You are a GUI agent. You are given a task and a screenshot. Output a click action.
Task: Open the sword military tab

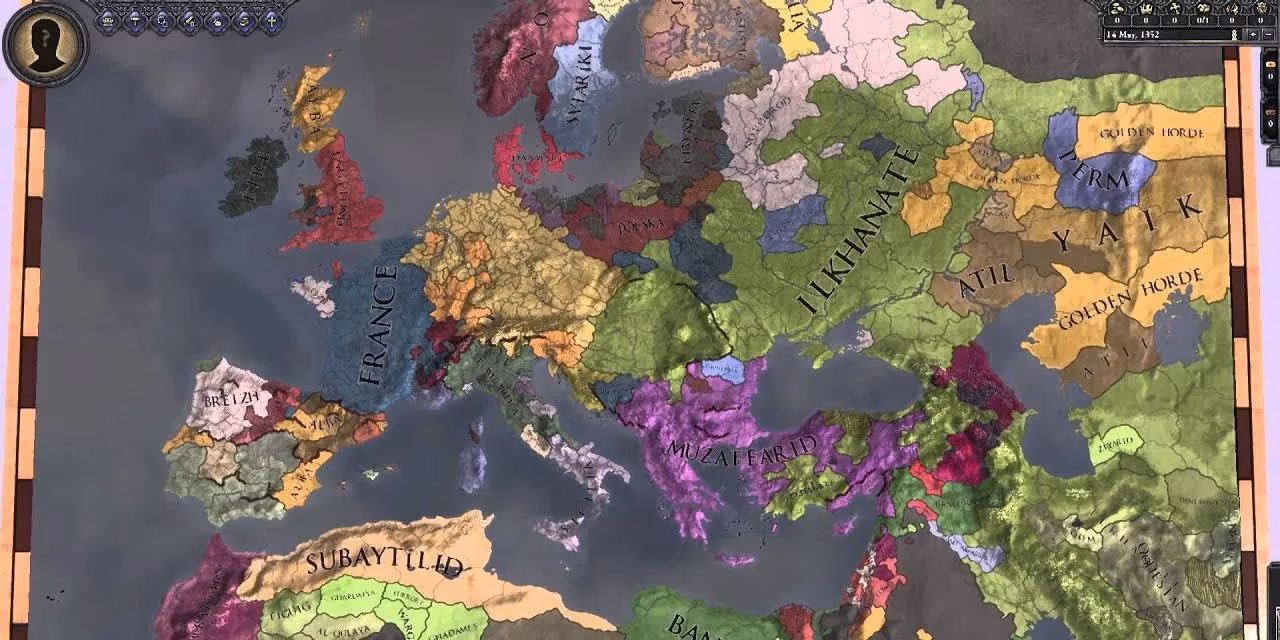click(x=190, y=21)
